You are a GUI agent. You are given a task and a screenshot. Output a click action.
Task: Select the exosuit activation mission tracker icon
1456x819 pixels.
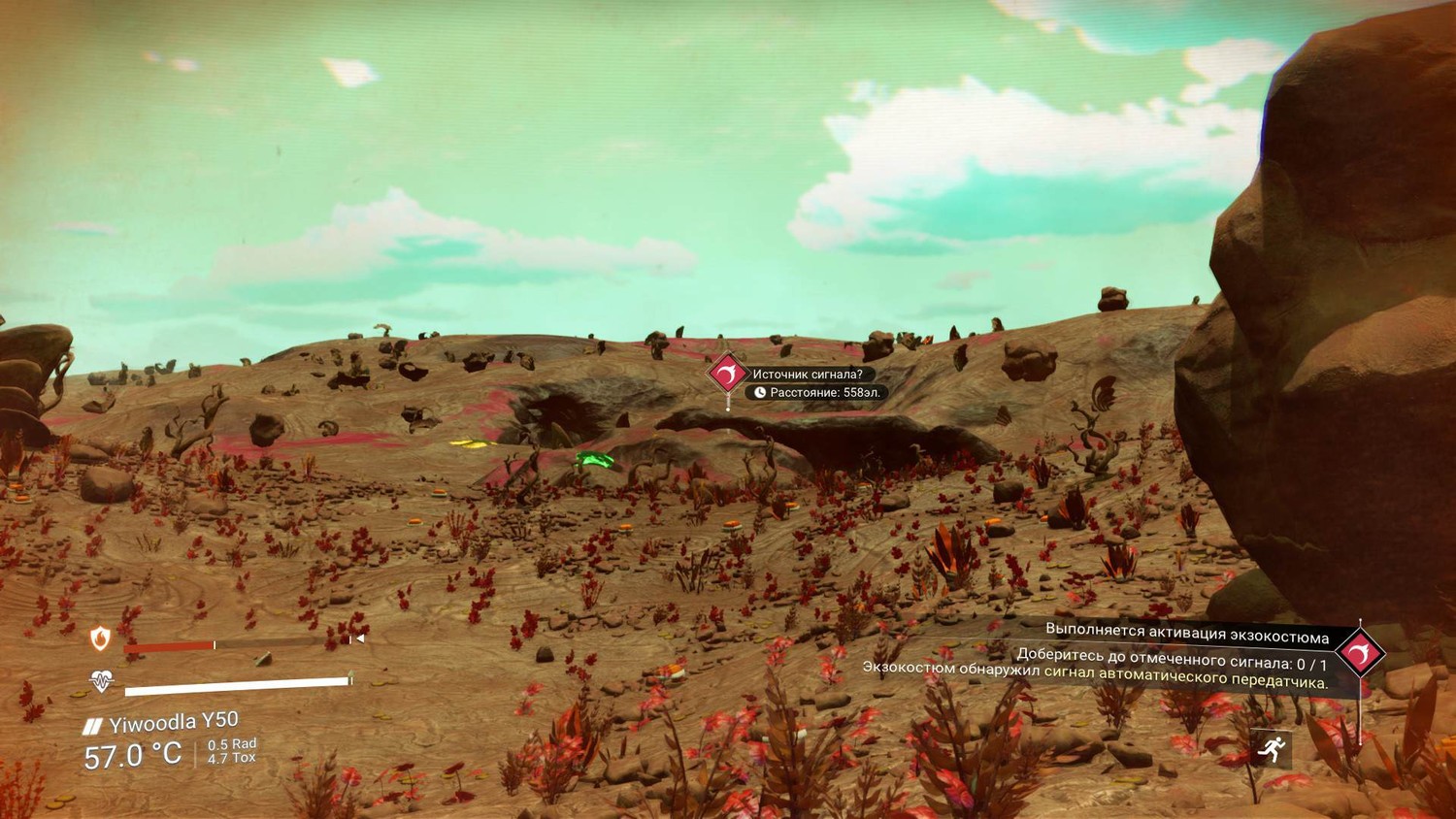(x=1359, y=652)
